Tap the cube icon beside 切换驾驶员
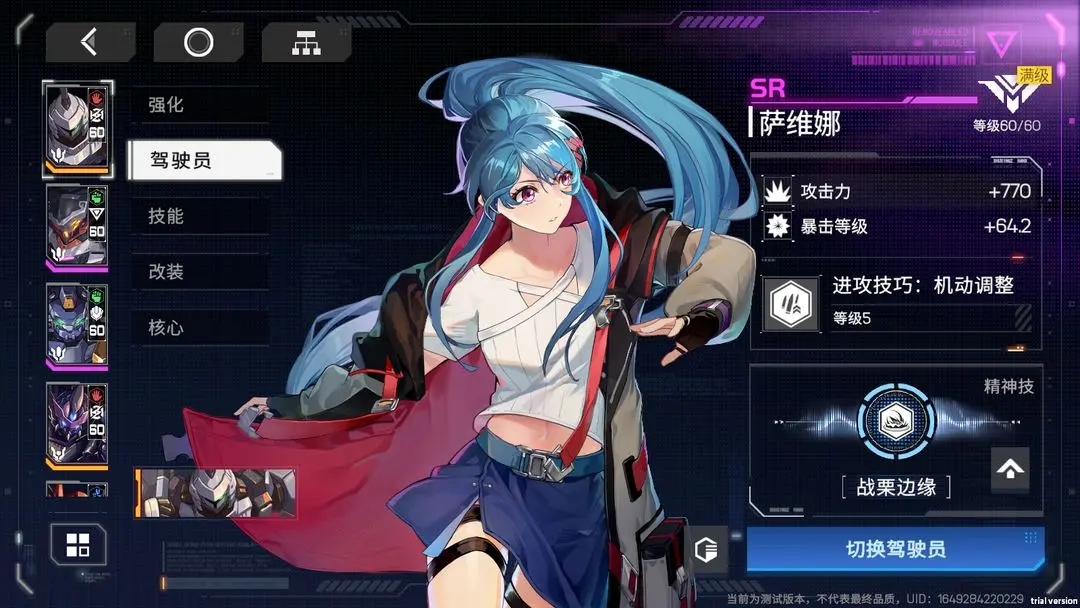This screenshot has height=608, width=1080. (x=706, y=550)
